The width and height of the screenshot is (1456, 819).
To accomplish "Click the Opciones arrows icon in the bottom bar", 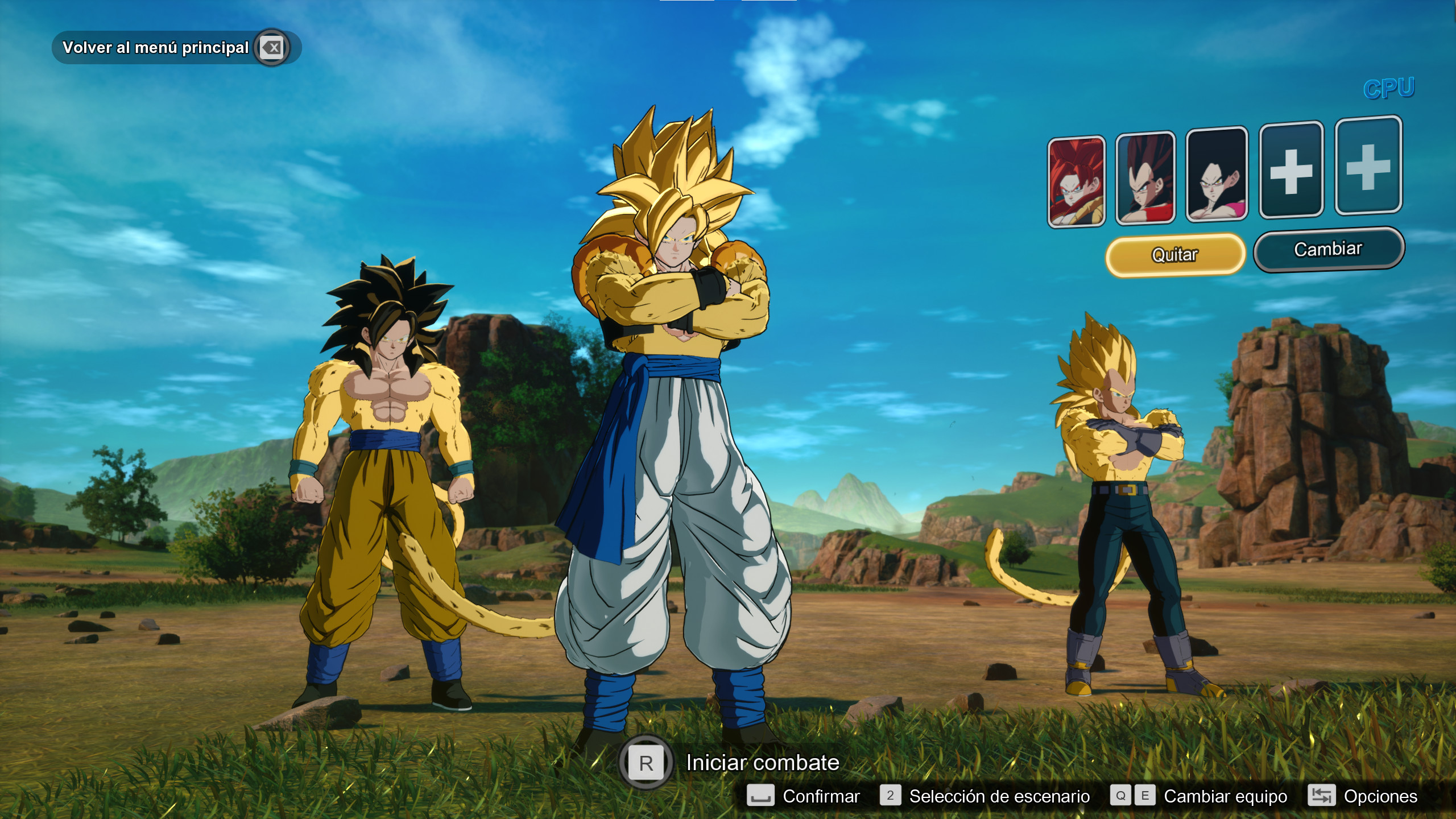I will 1321,796.
